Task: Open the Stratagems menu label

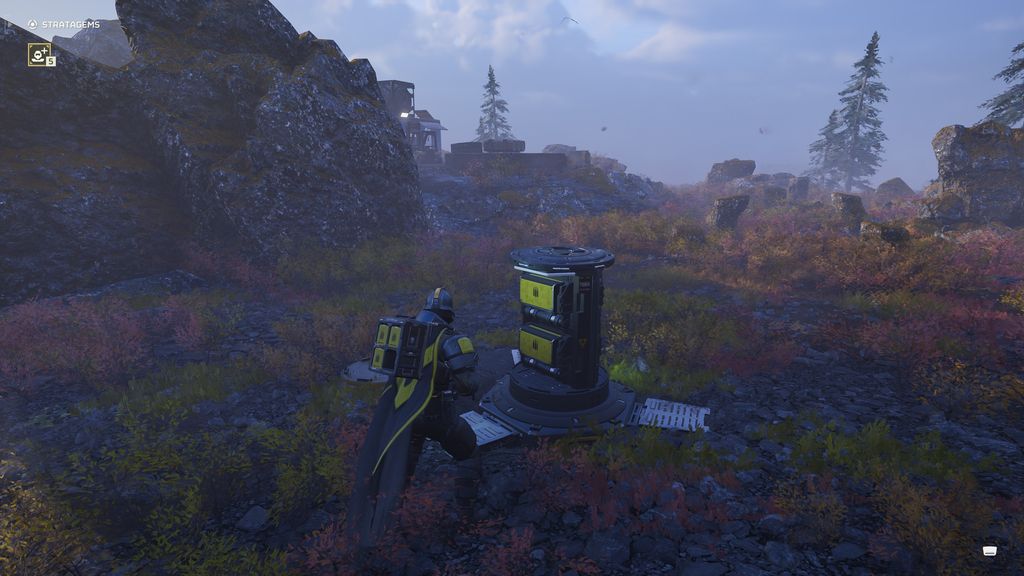Action: (x=70, y=24)
